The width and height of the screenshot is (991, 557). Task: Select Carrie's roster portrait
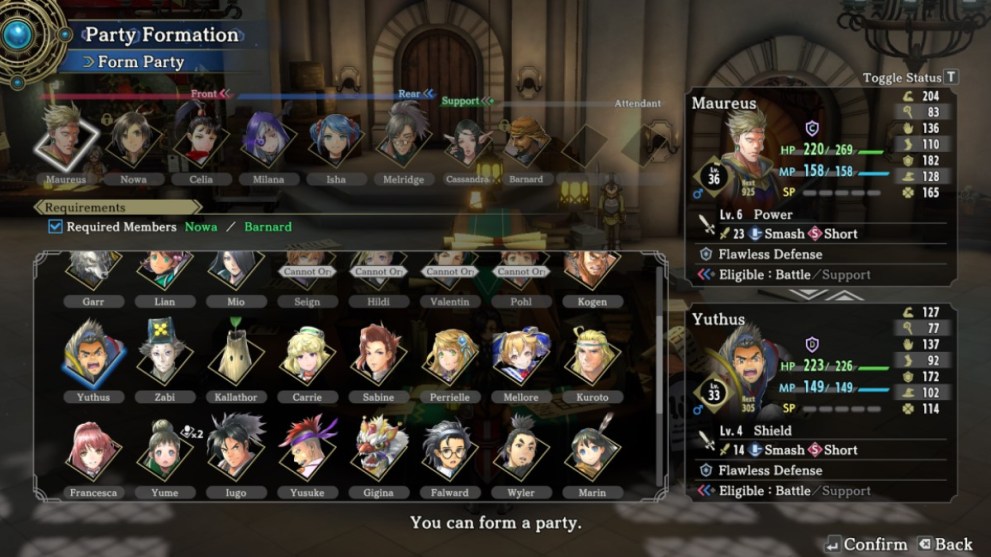click(x=305, y=355)
